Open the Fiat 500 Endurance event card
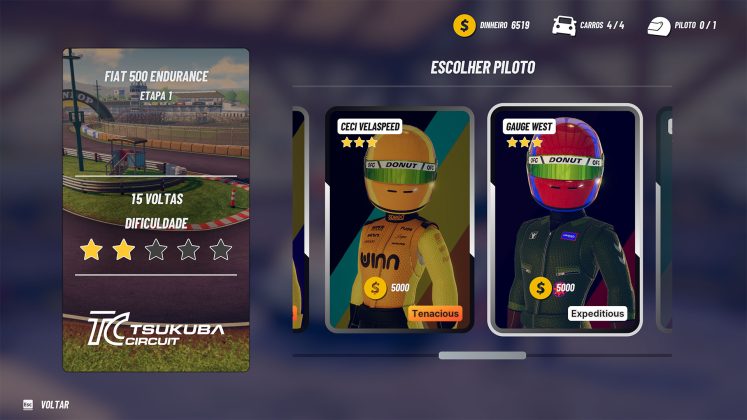 155,210
